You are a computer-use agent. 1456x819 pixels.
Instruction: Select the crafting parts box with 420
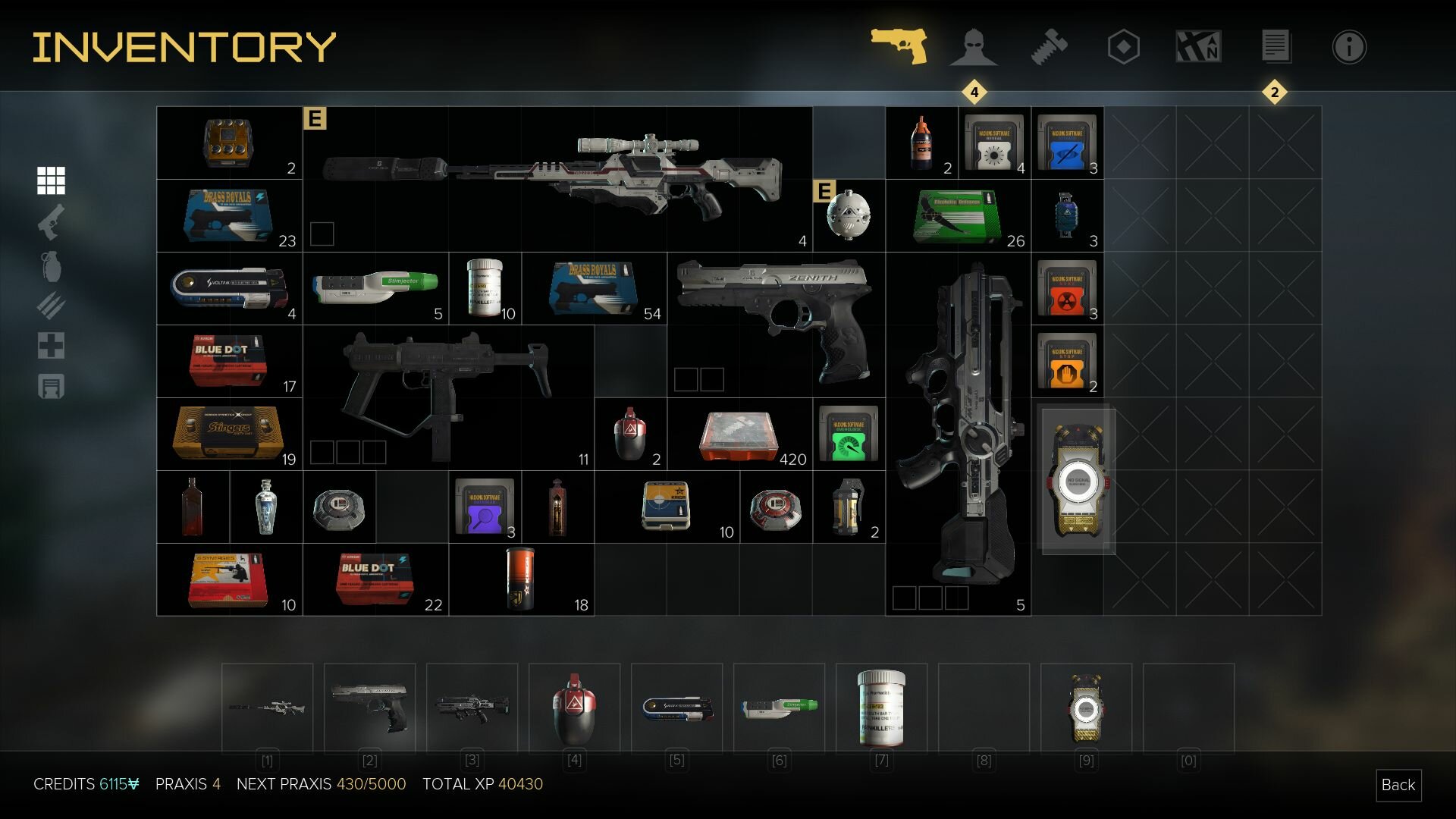tap(739, 435)
